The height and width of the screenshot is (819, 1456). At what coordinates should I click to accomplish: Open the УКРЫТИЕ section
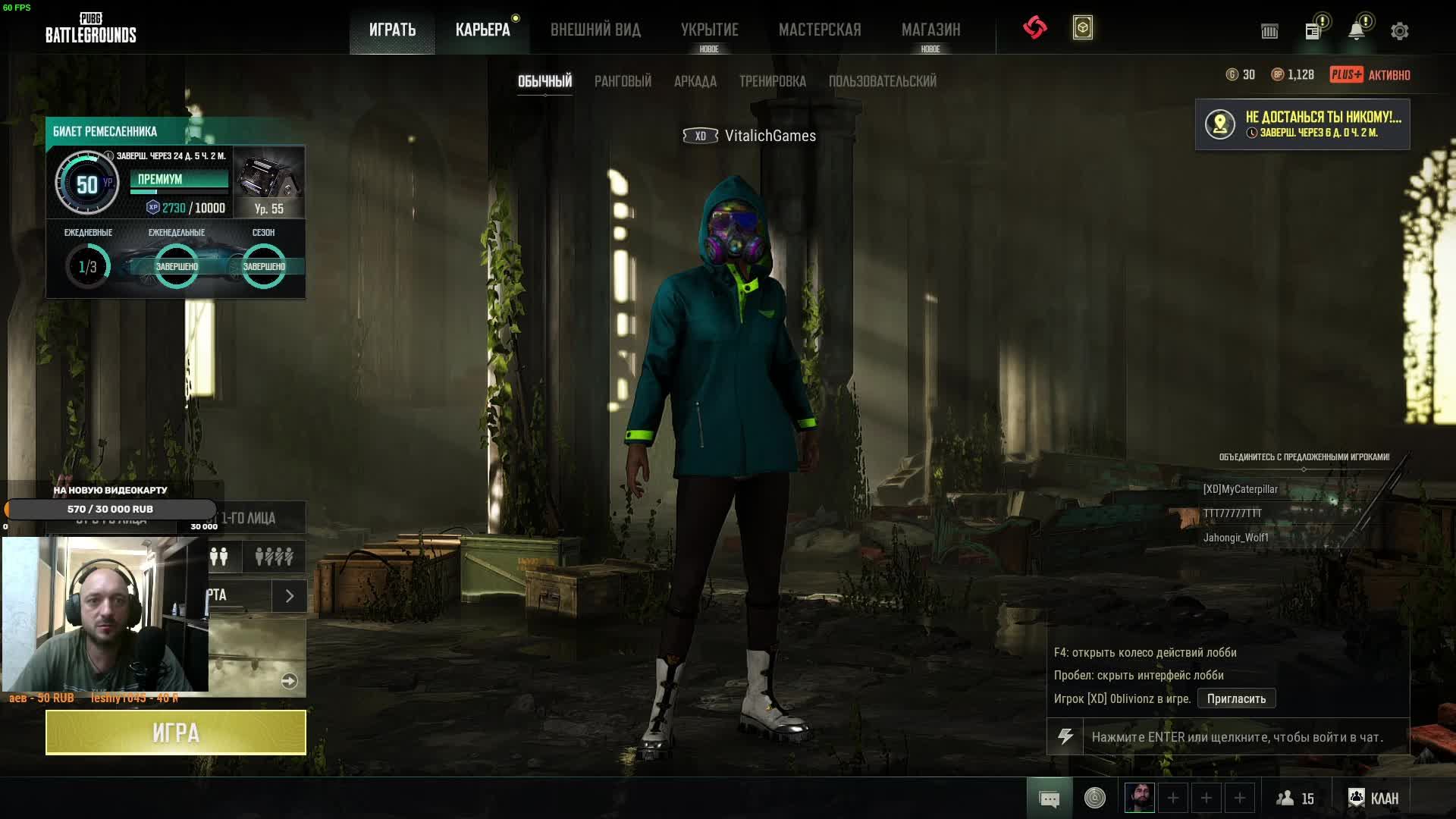[x=709, y=30]
